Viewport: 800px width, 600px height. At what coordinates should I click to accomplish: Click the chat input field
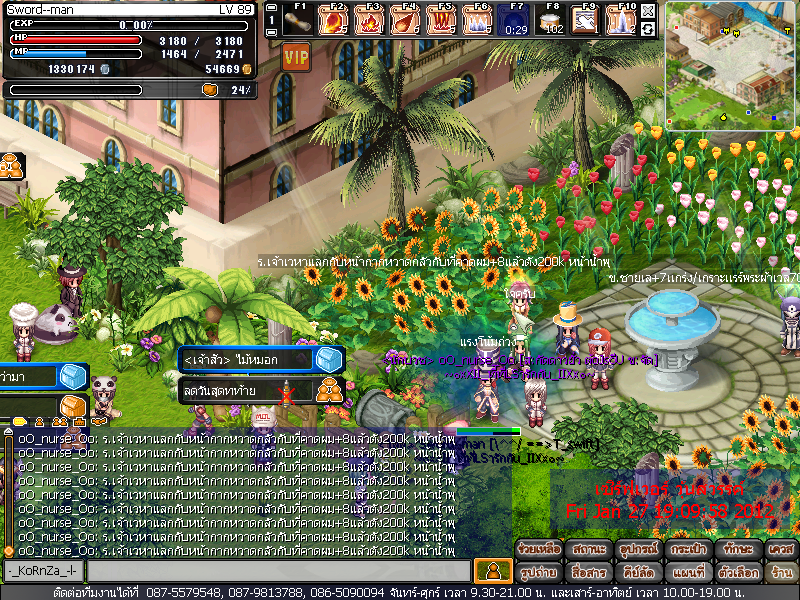pos(278,571)
